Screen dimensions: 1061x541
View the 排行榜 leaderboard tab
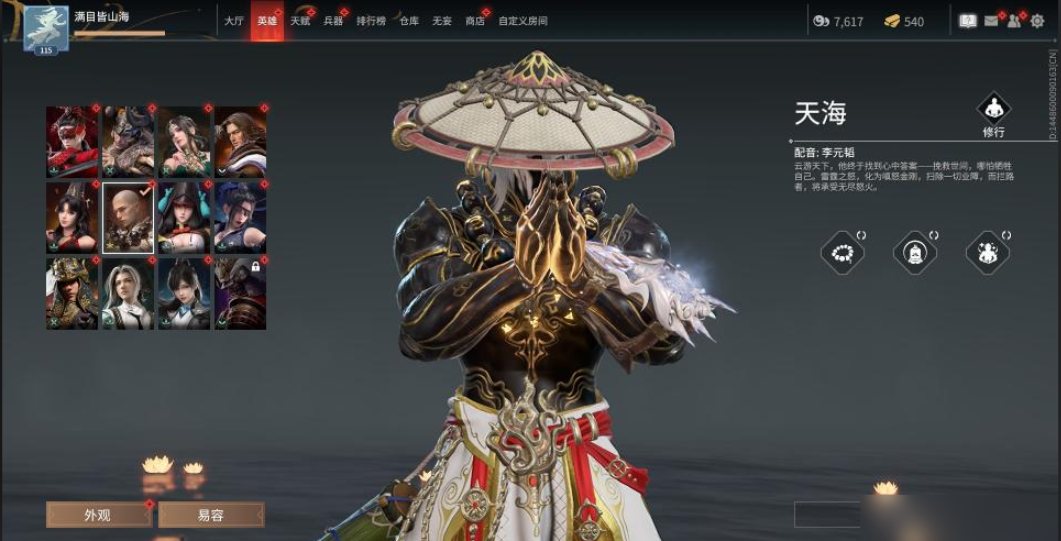tap(371, 21)
